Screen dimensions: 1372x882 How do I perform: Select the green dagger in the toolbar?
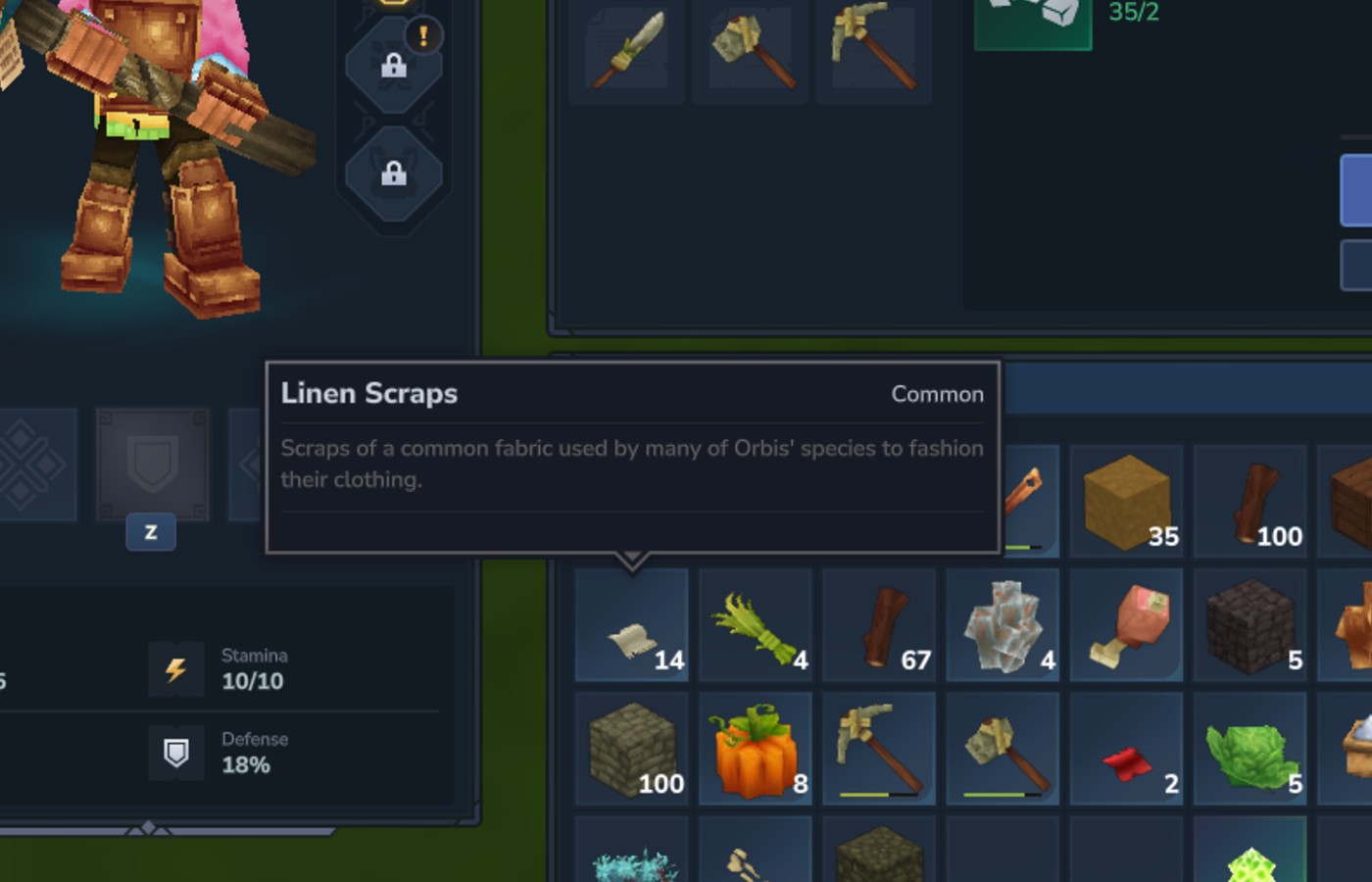coord(625,51)
